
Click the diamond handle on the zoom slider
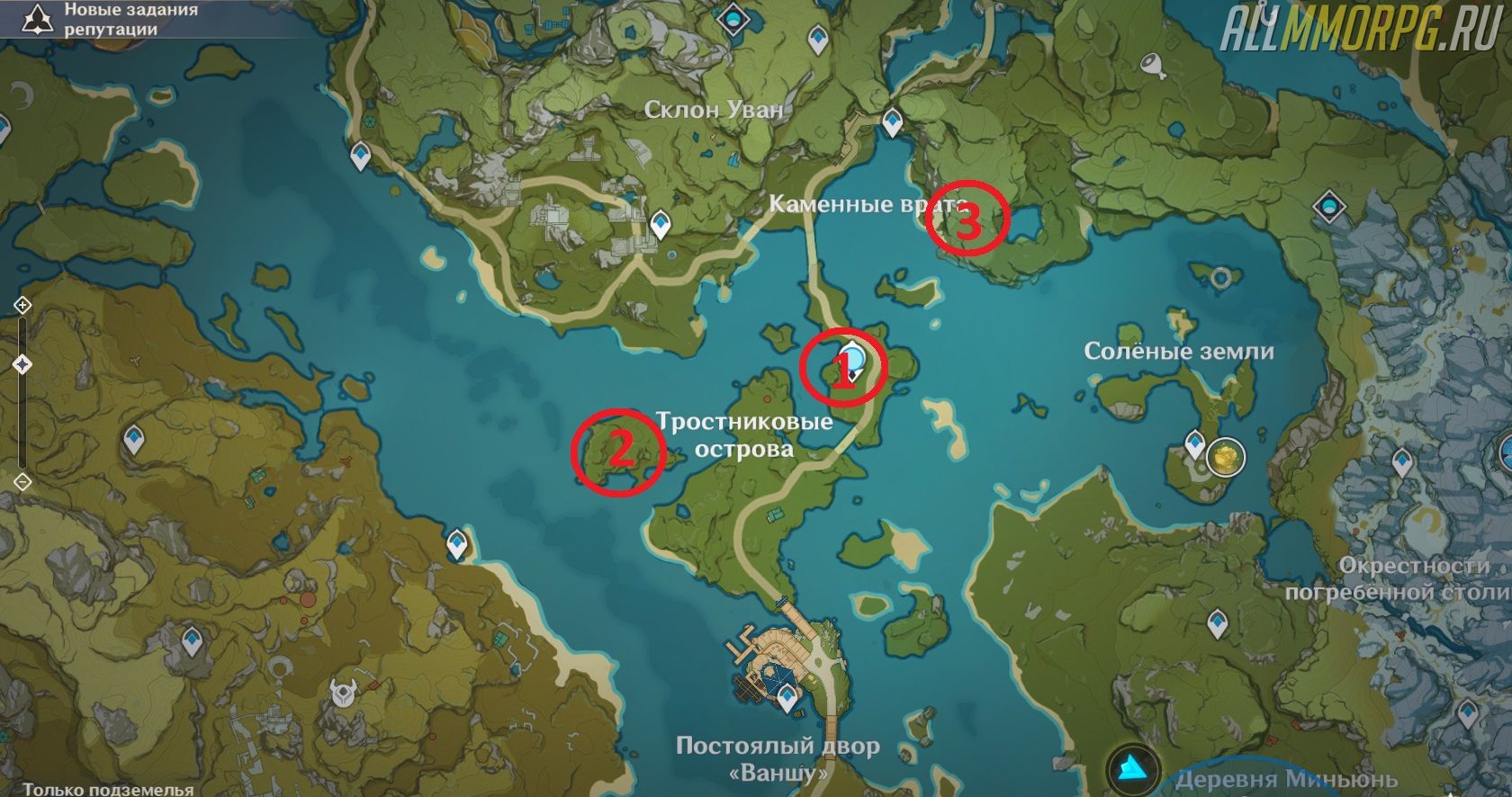pyautogui.click(x=22, y=364)
